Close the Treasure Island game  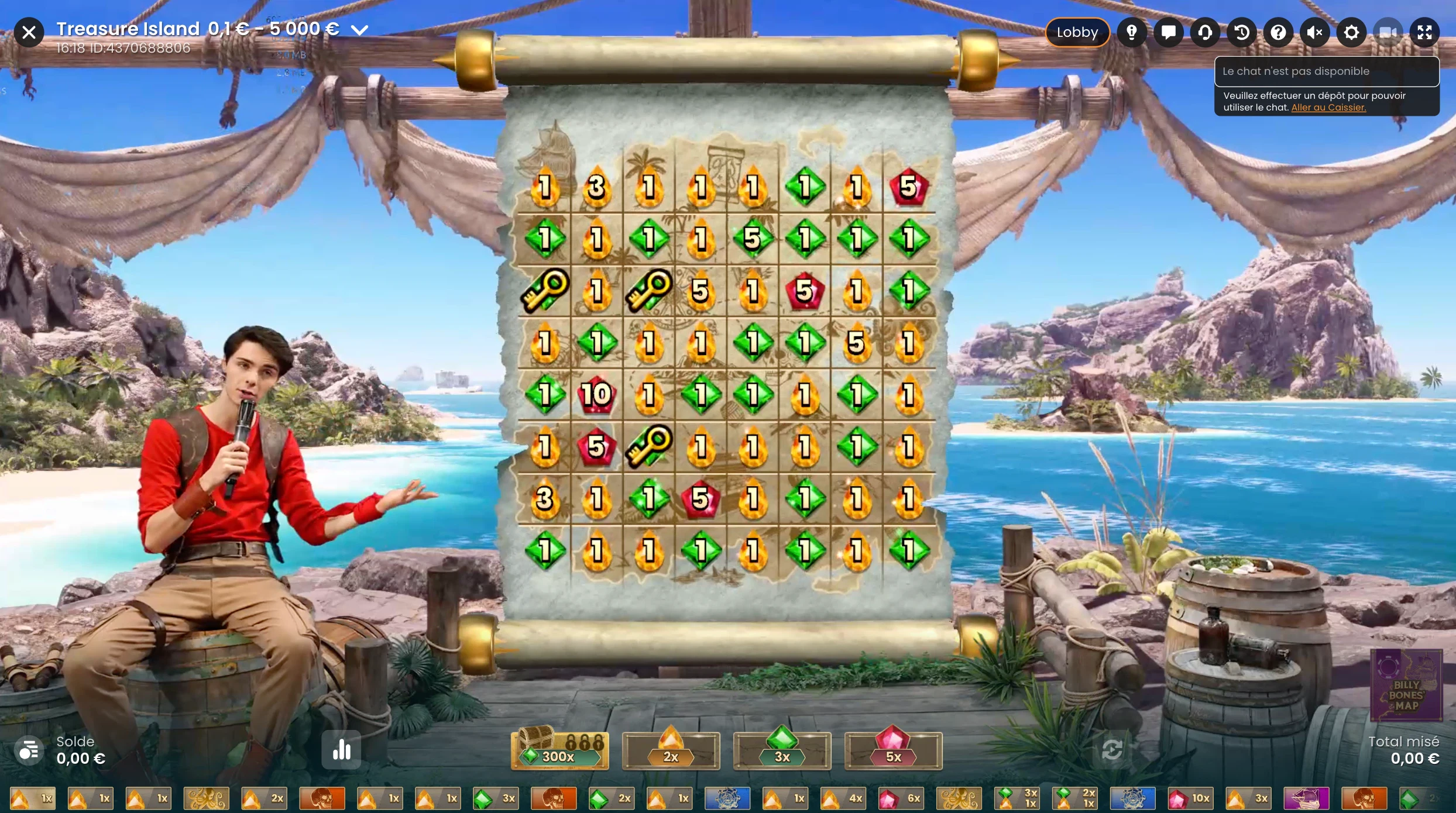tap(29, 32)
